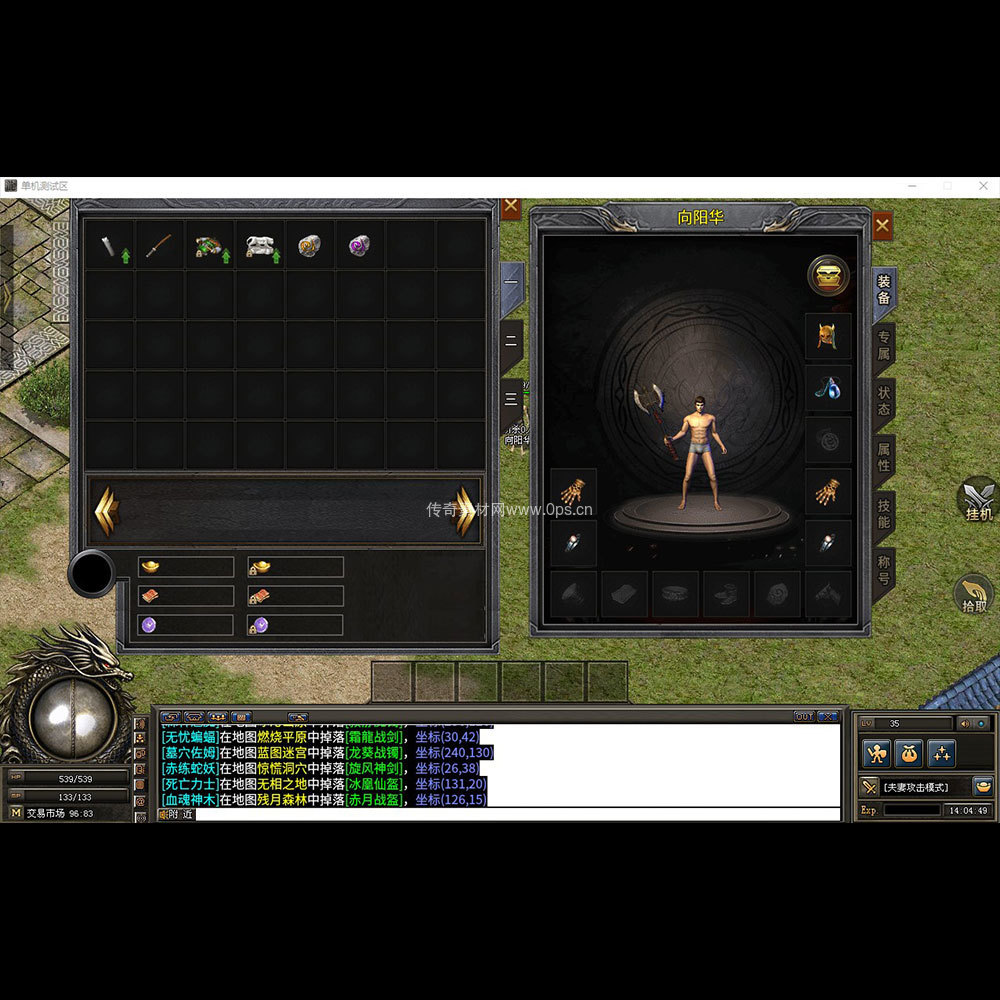
Task: Switch to bag page 二
Action: [x=512, y=341]
